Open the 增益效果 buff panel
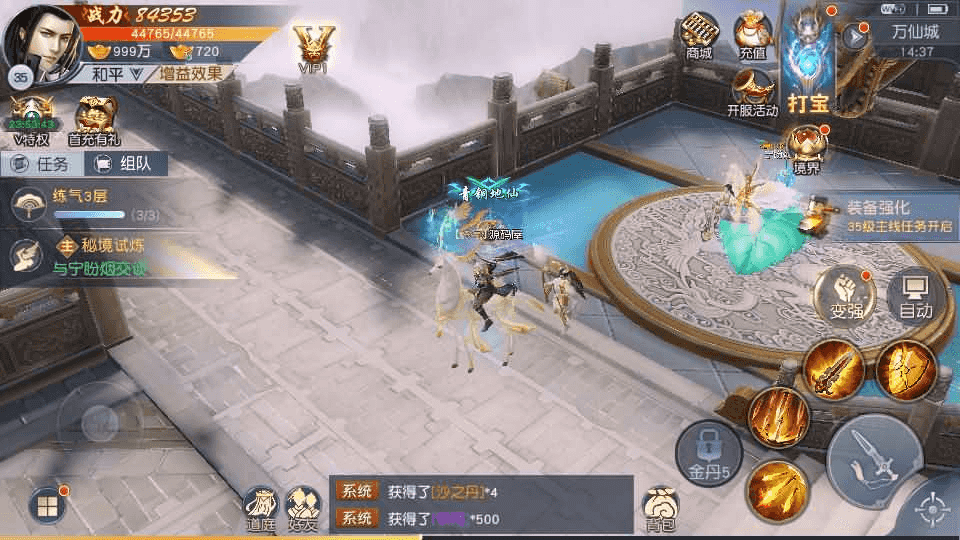 pyautogui.click(x=192, y=73)
